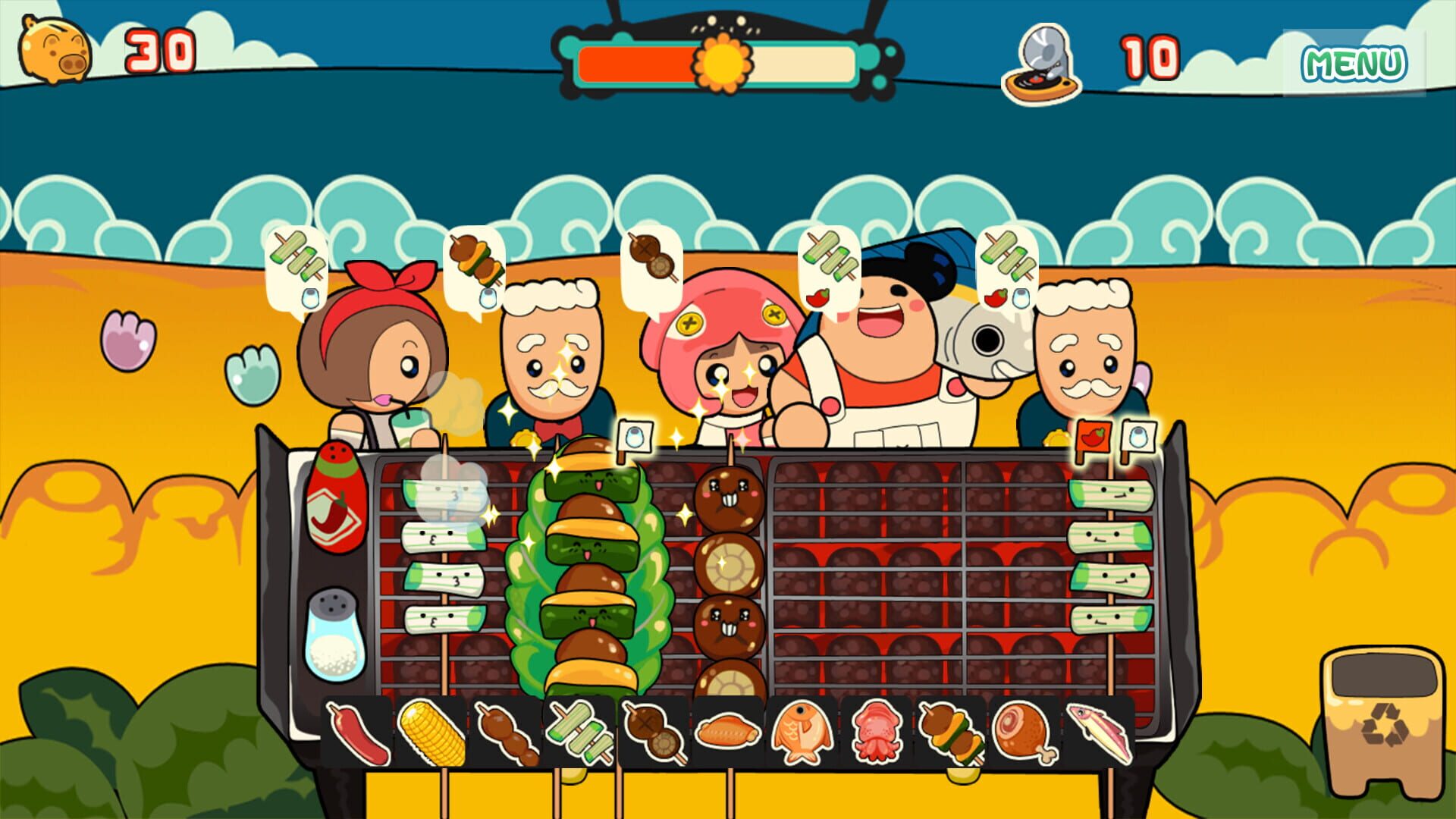1456x819 pixels.
Task: Click the gramophone music icon
Action: (1043, 61)
